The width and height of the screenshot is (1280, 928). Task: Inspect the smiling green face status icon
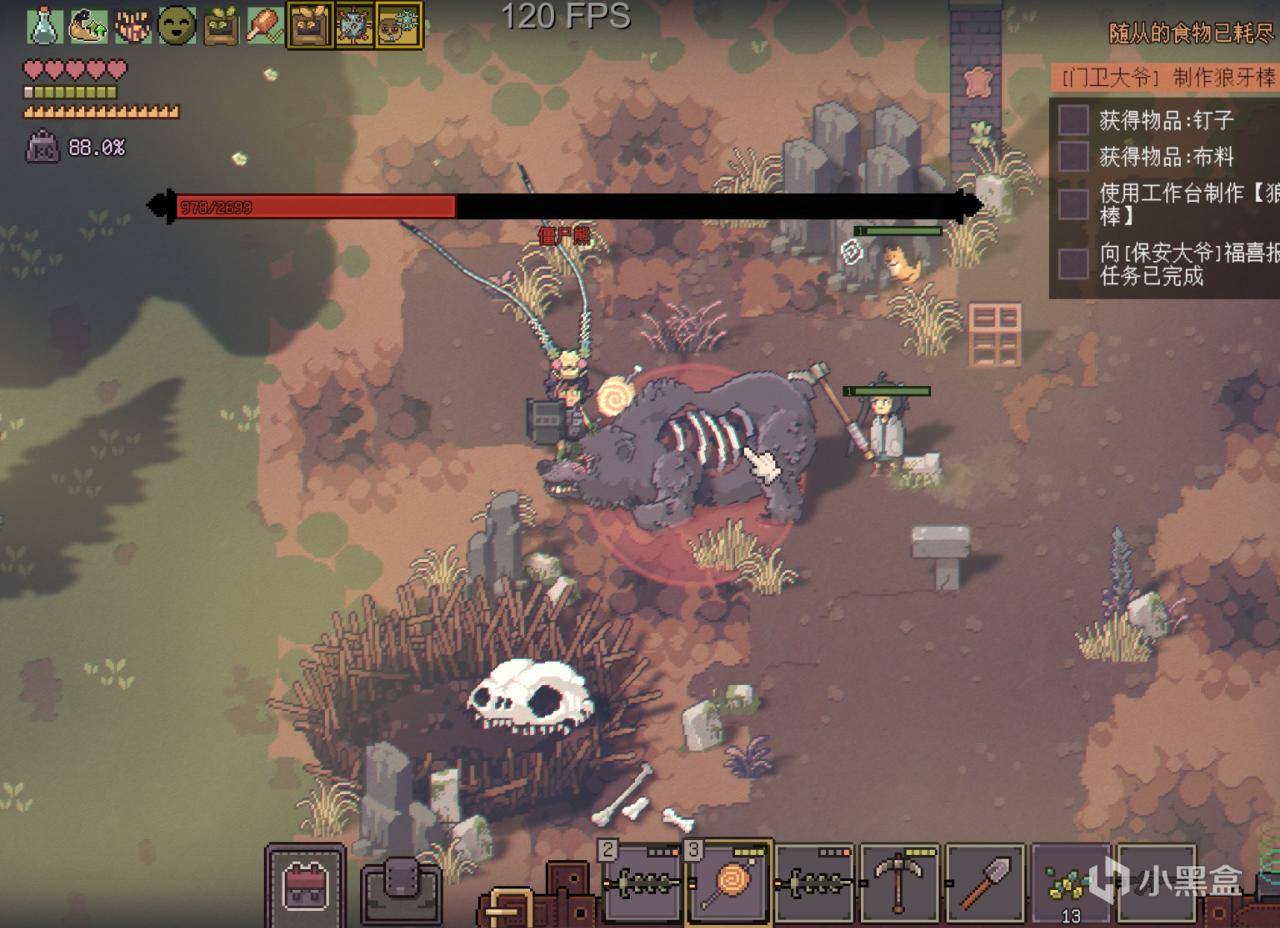(x=177, y=25)
